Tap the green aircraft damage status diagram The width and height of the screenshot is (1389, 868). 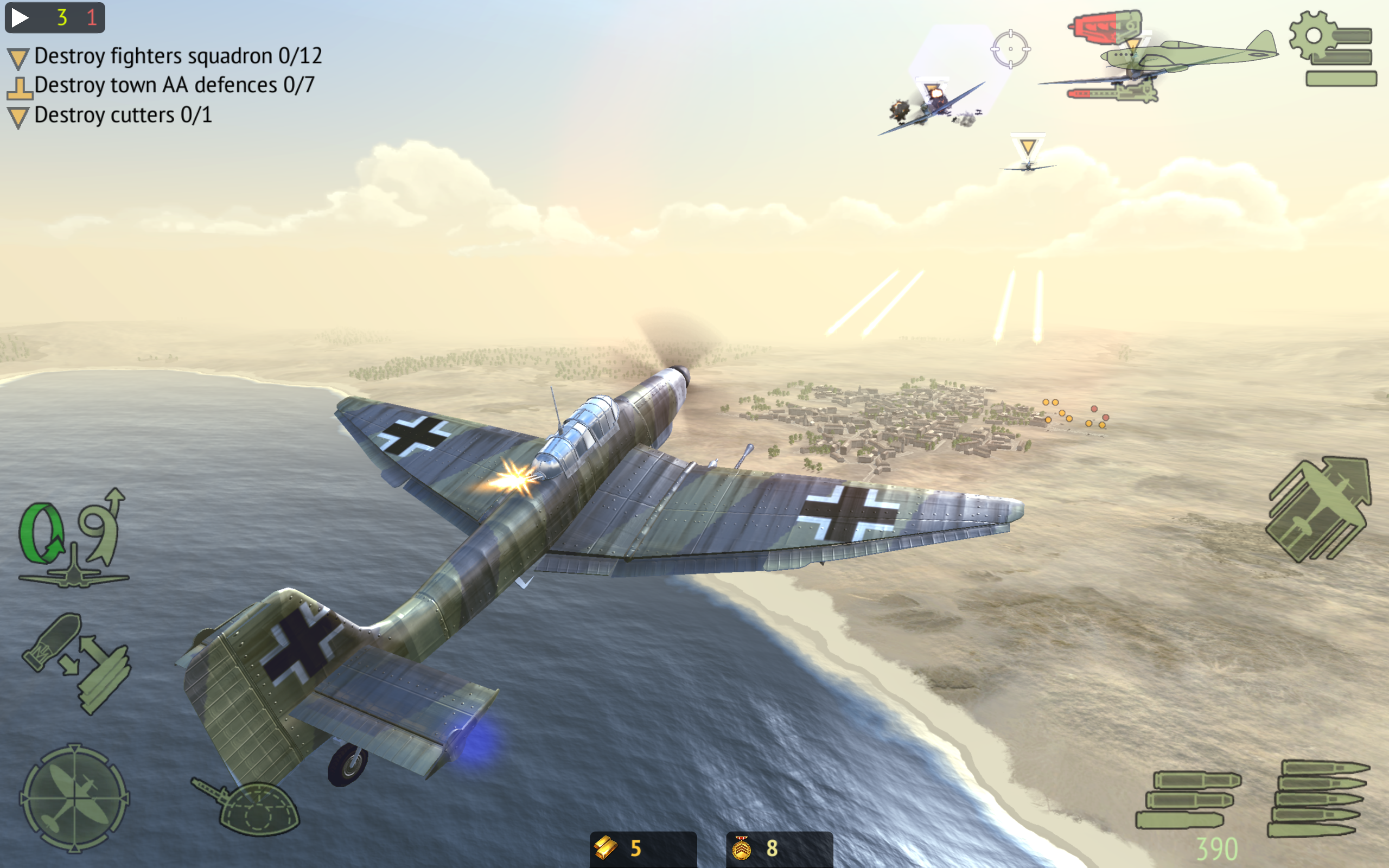click(1159, 58)
